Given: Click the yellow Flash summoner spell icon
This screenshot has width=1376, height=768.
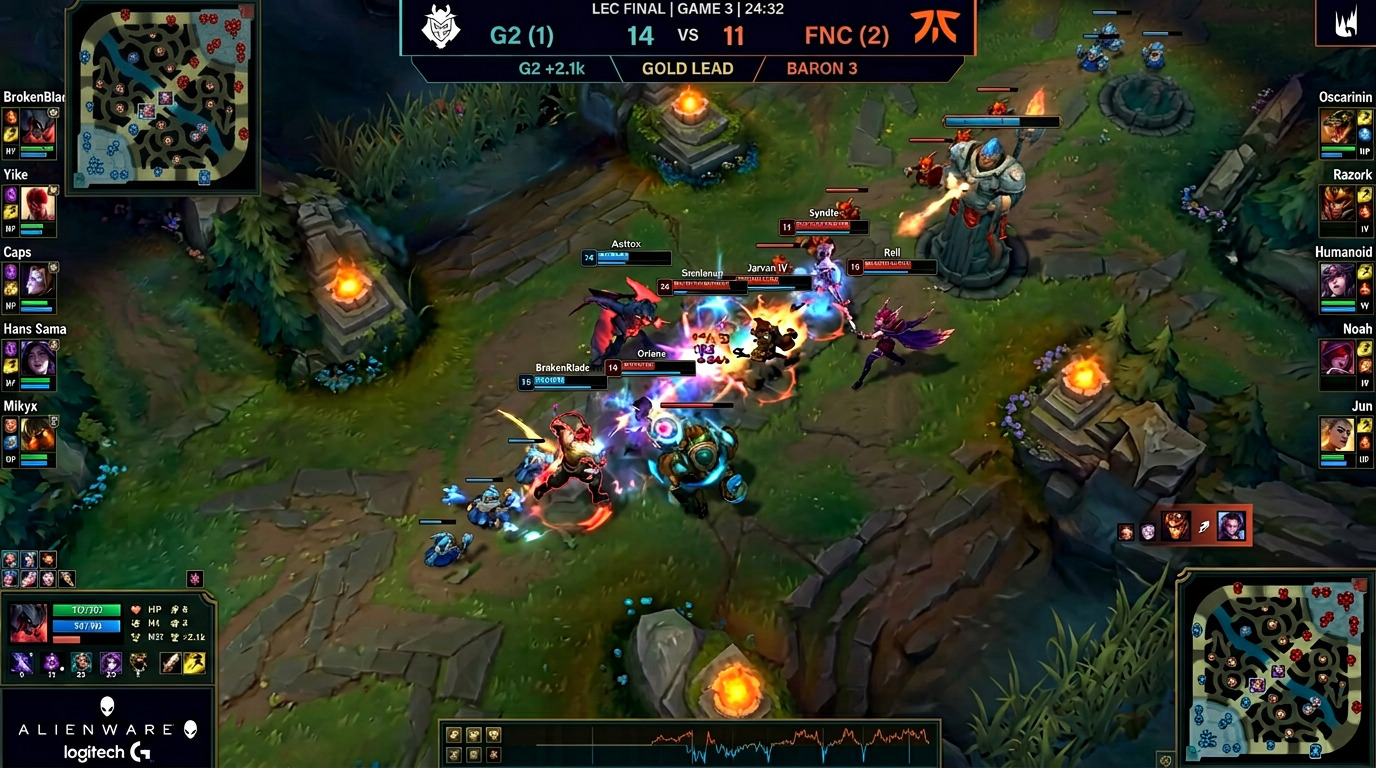Looking at the screenshot, I should click(194, 662).
